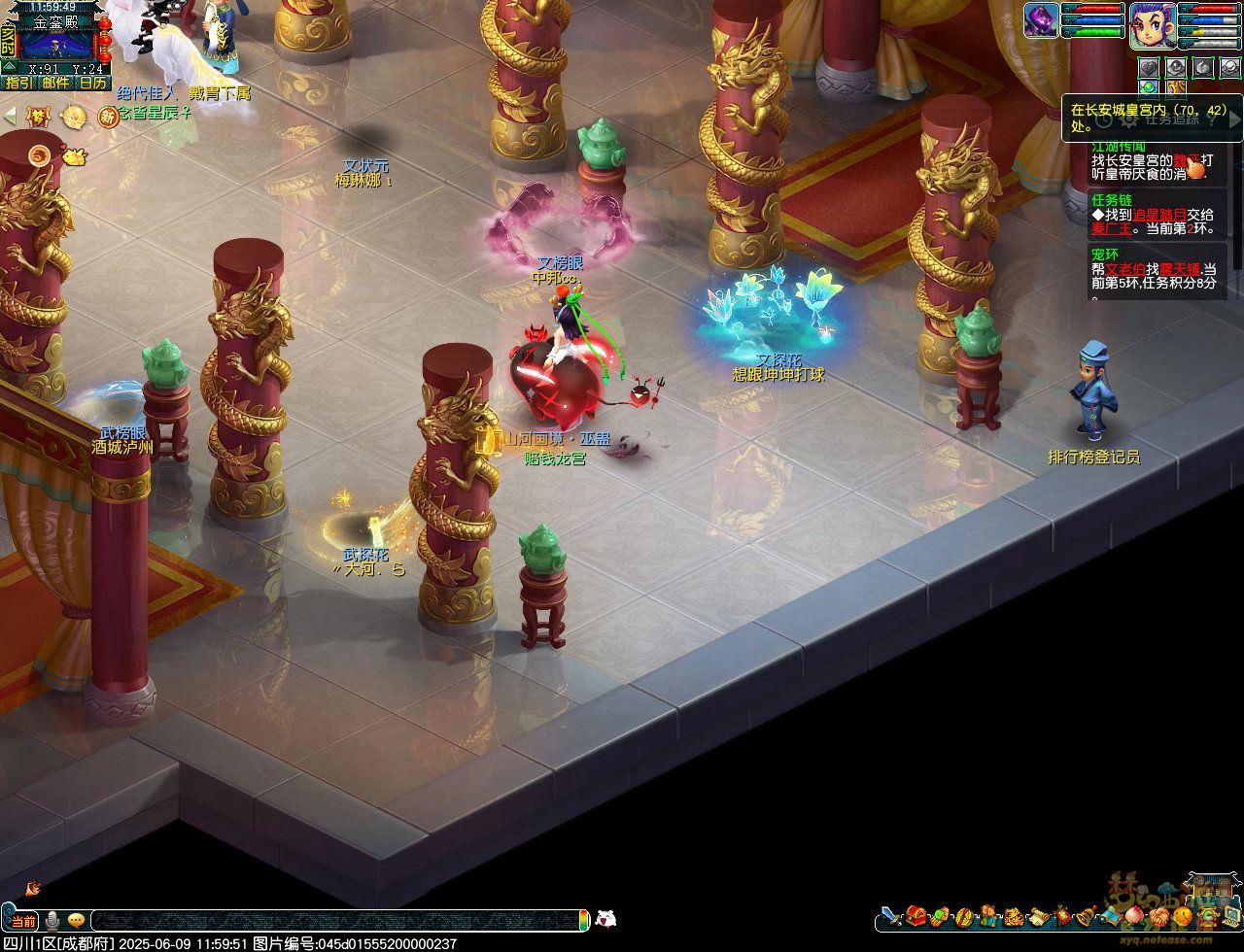Switch the 当前 chat channel button

22,920
